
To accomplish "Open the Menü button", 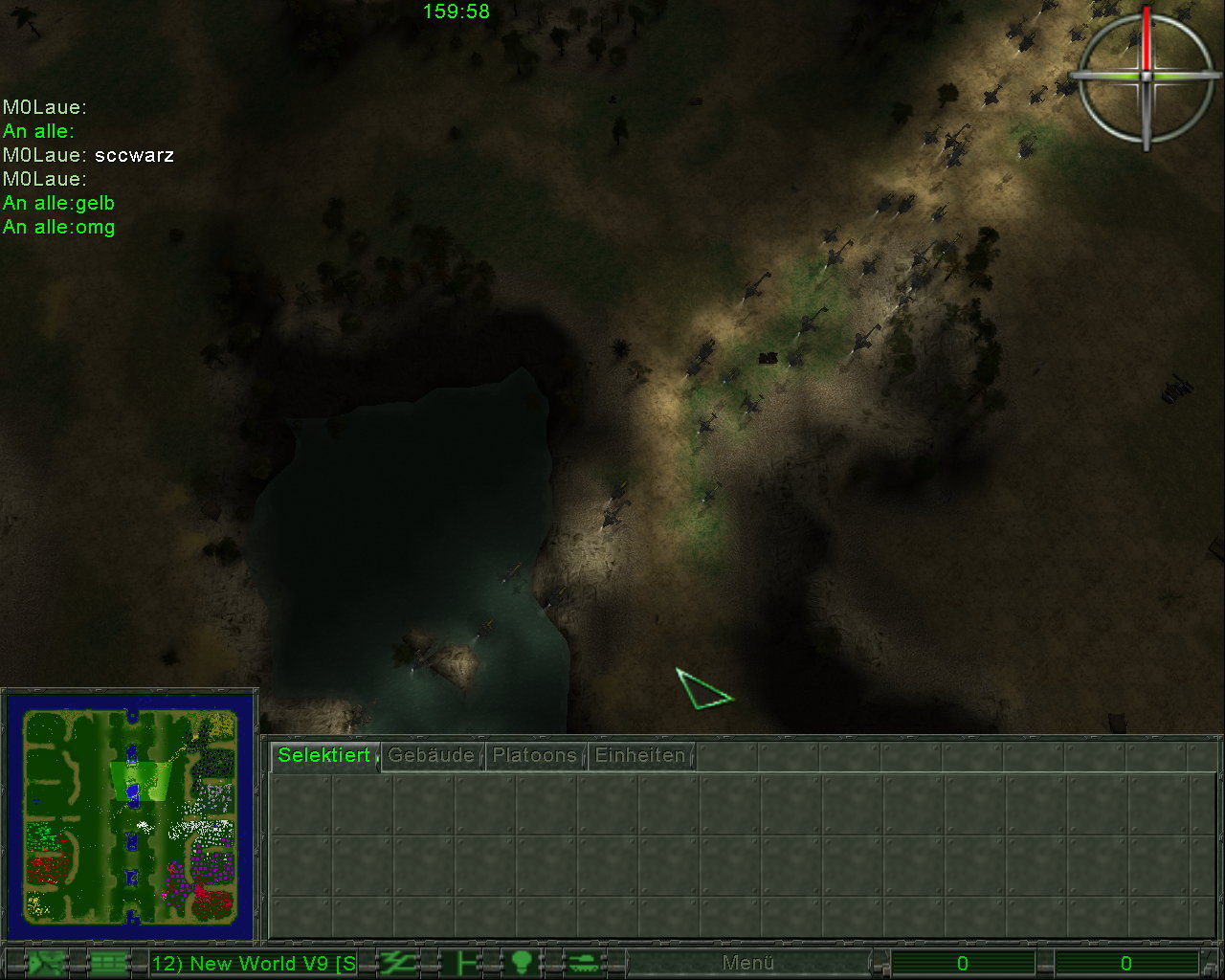I will [747, 963].
